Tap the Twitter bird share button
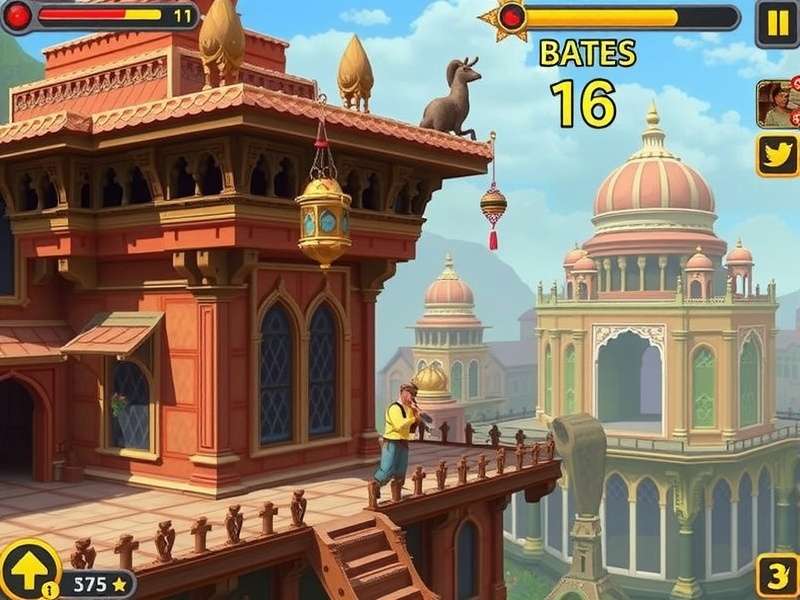The height and width of the screenshot is (600, 800). point(777,155)
